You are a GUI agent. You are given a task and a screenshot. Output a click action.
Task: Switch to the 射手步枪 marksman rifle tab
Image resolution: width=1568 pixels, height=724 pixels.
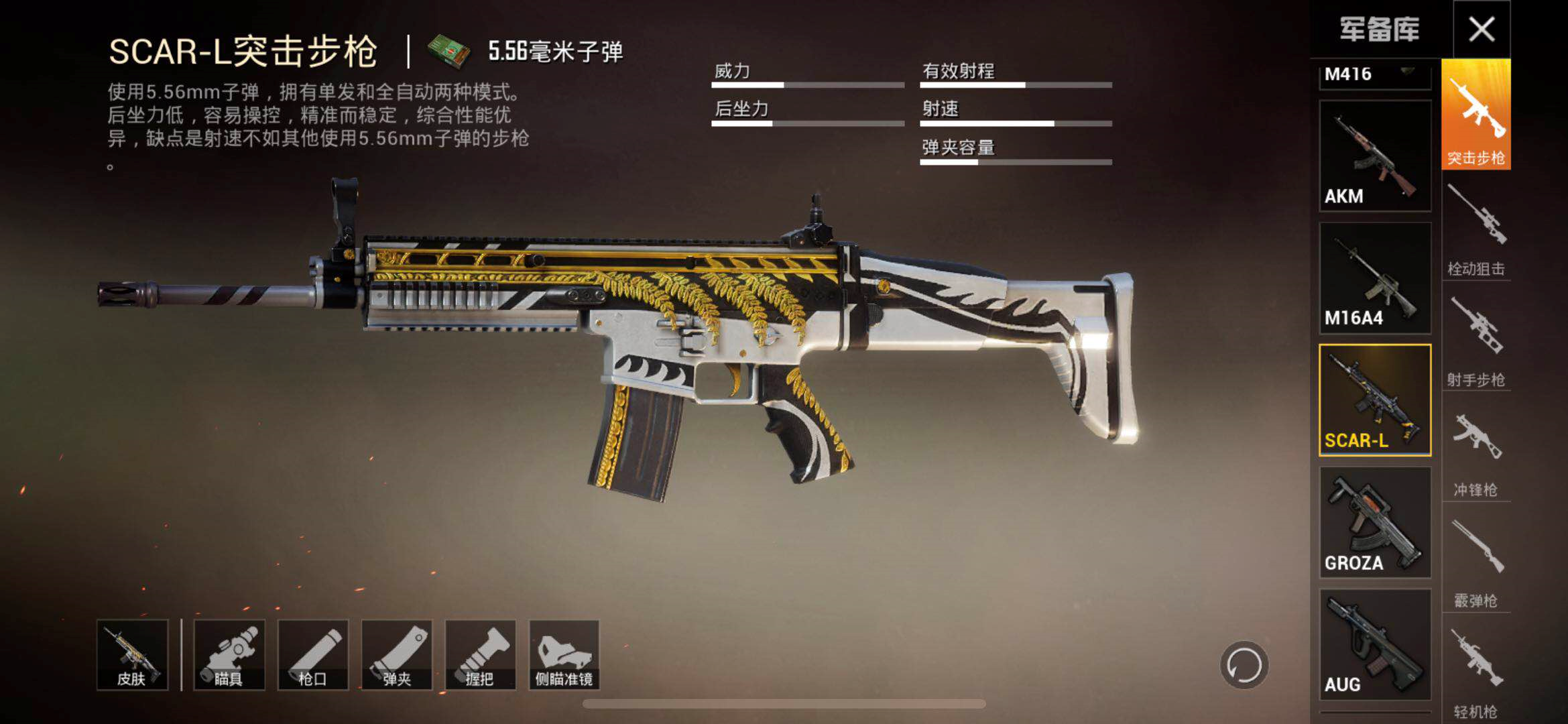[x=1475, y=339]
